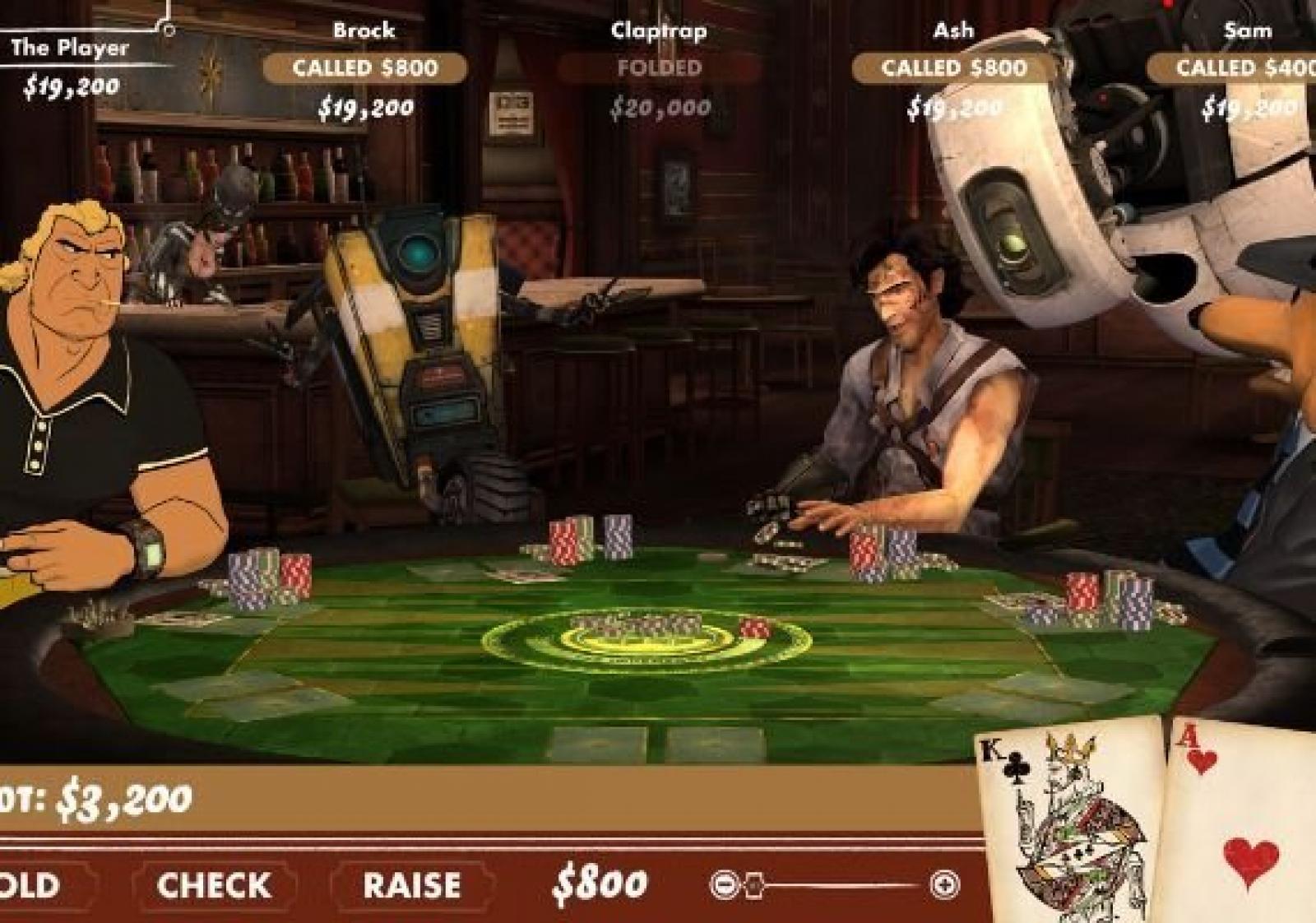Viewport: 1316px width, 923px height.
Task: Select the King of Clubs card
Action: 1069,823
